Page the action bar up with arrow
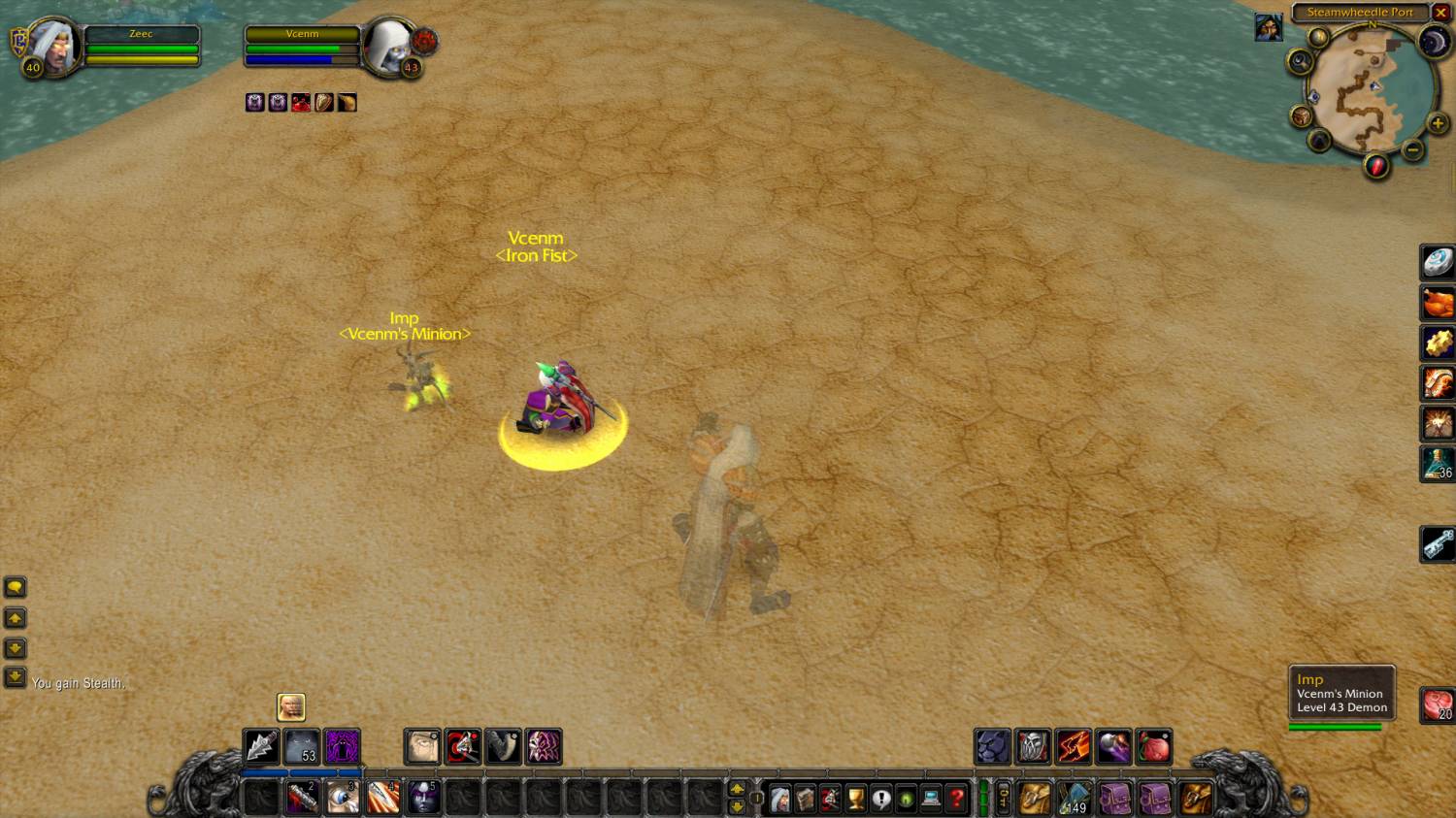 click(737, 789)
